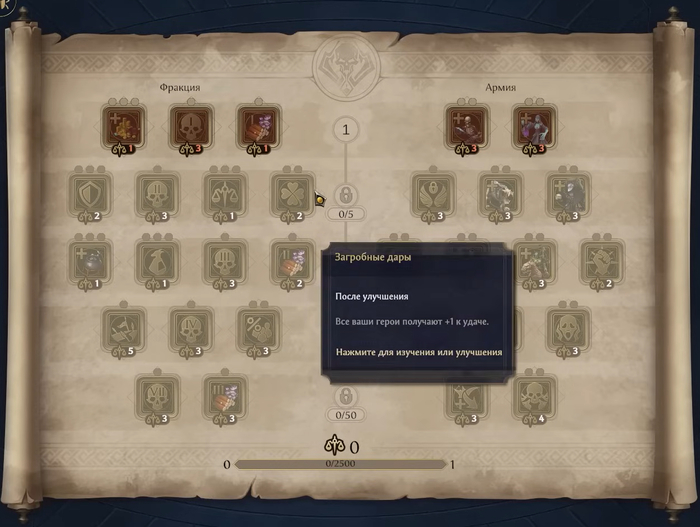Pick the gold coins plus faction skill

(123, 127)
